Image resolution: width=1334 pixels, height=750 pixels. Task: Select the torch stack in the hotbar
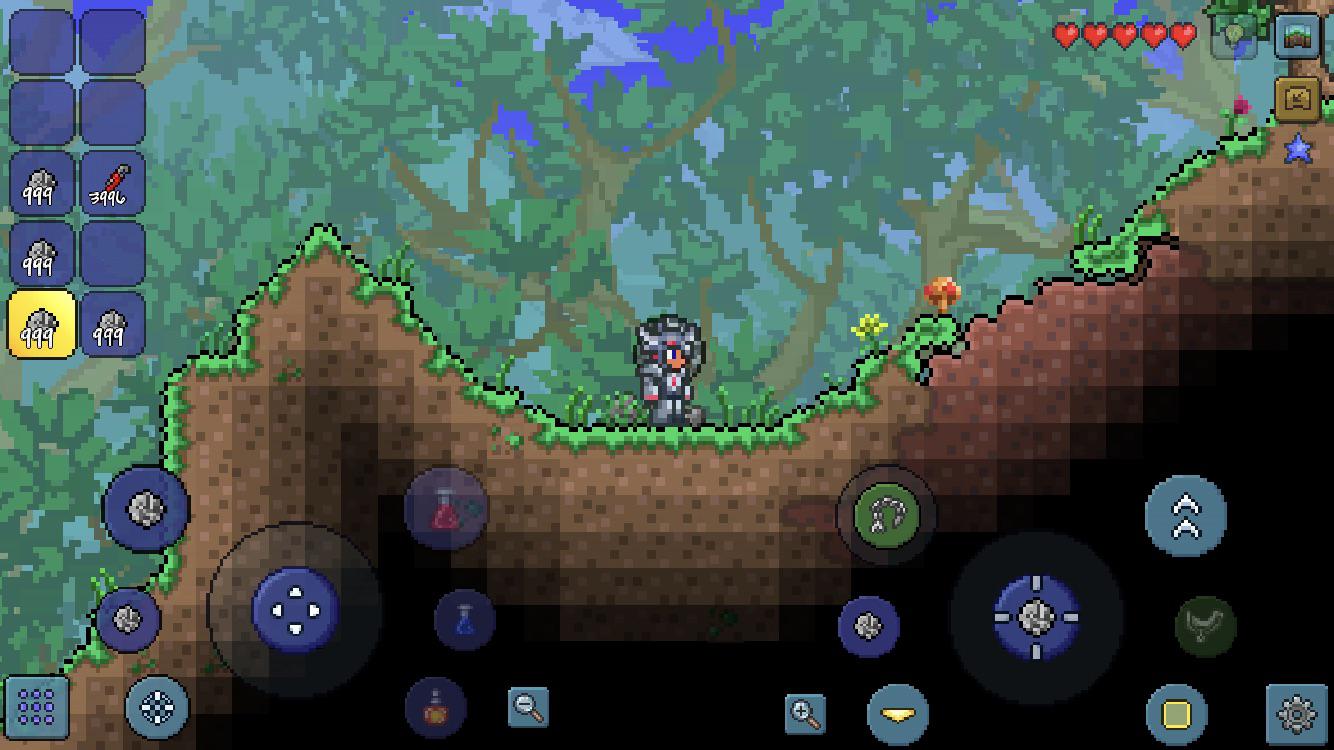click(110, 183)
